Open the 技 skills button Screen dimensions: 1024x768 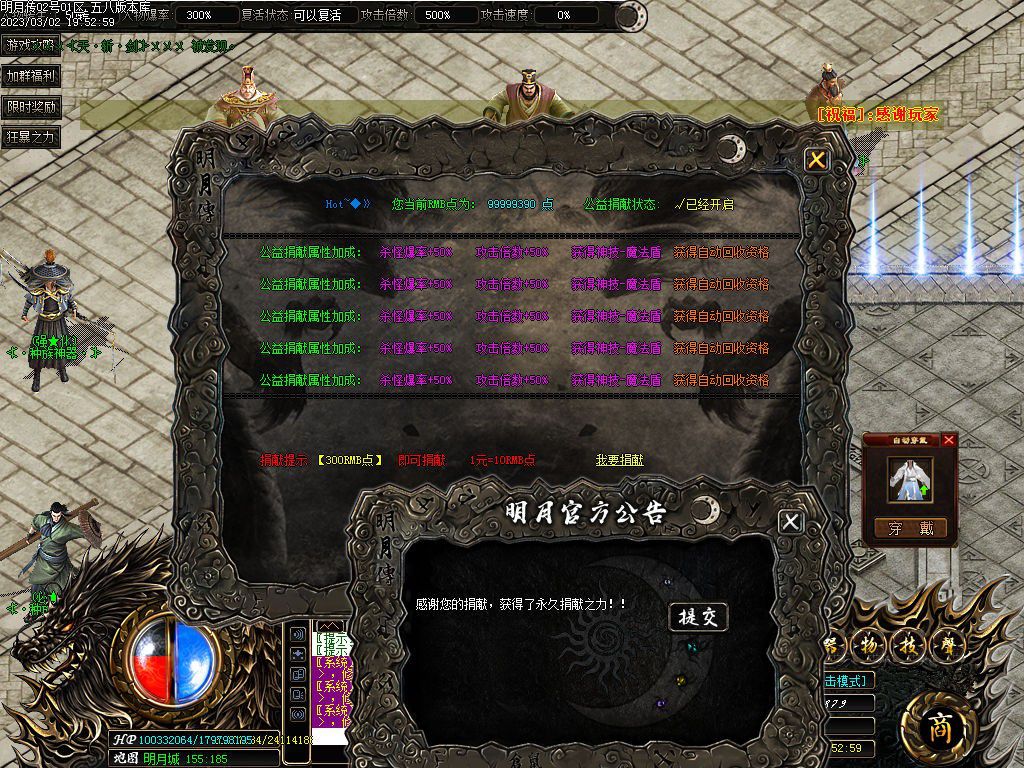tap(907, 645)
